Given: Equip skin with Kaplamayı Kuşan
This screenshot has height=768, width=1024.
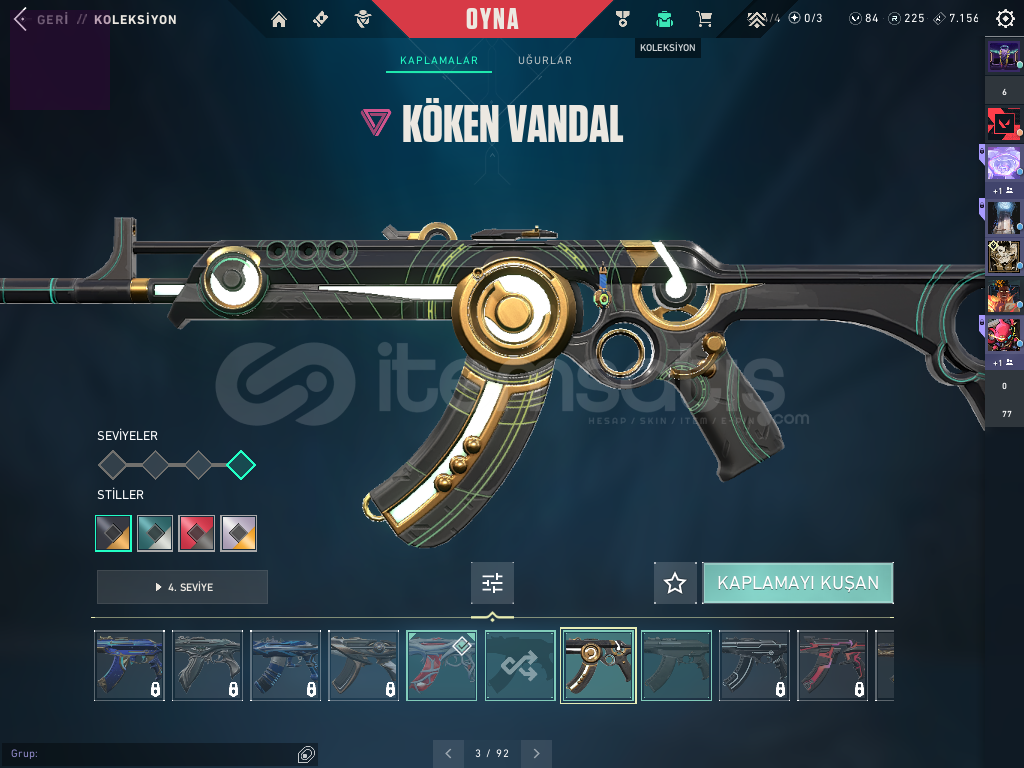Looking at the screenshot, I should click(797, 583).
